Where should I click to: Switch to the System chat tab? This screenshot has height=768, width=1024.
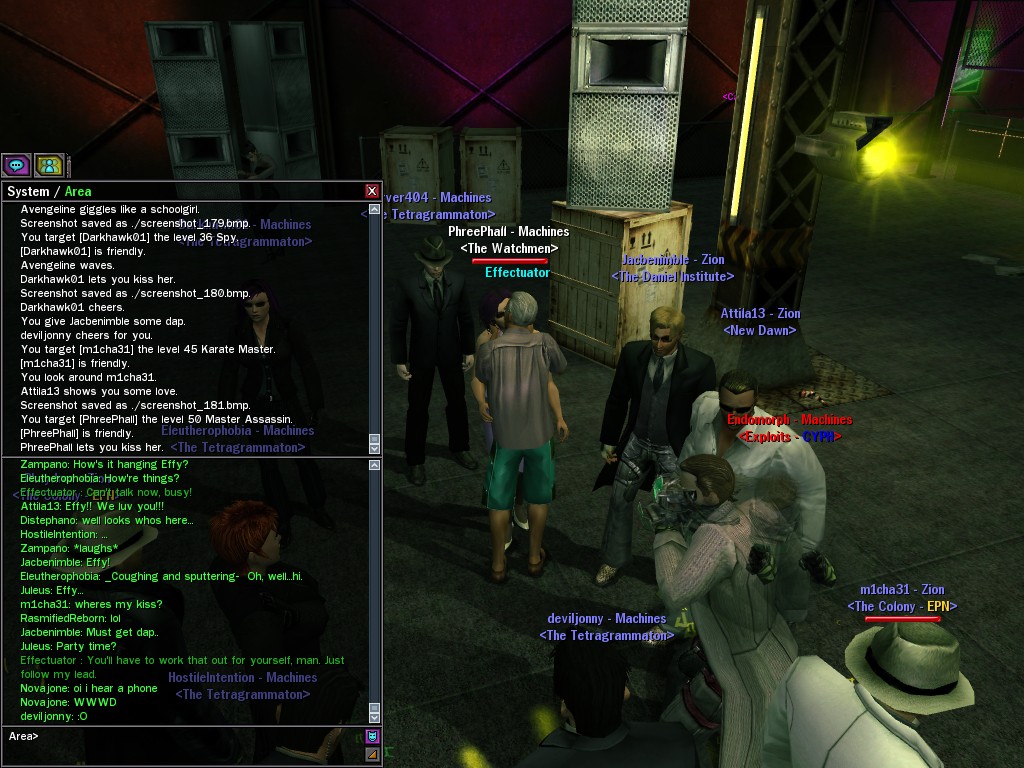(28, 191)
